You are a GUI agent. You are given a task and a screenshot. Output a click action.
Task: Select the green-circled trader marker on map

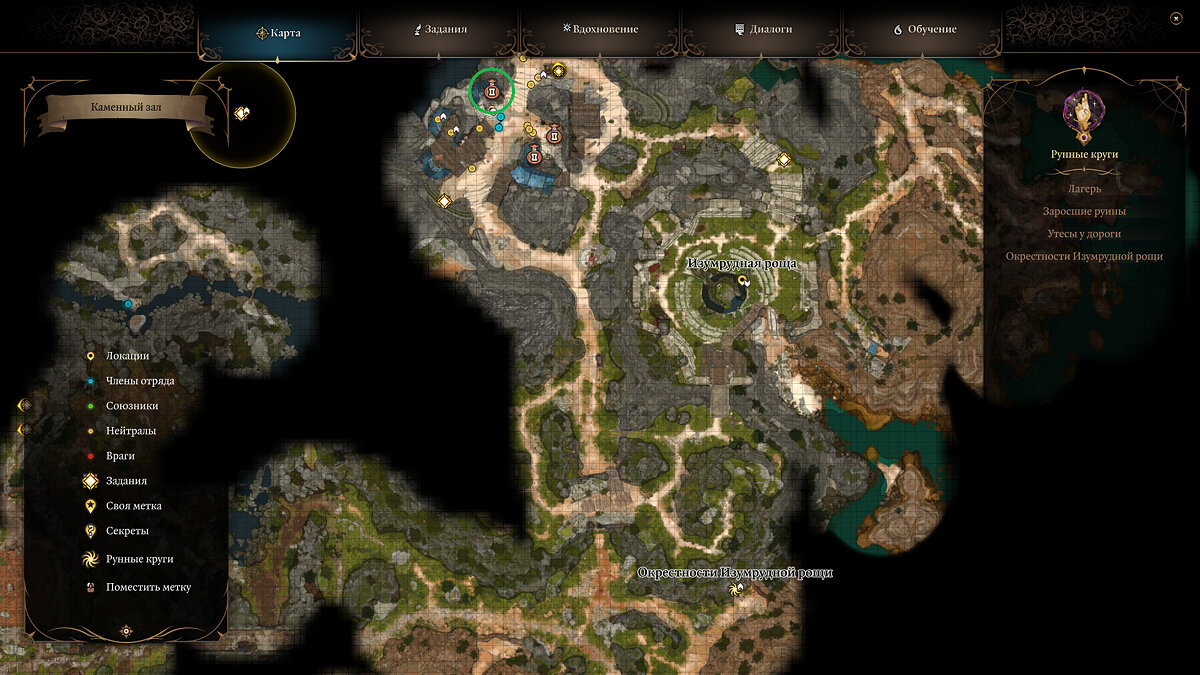tap(492, 92)
